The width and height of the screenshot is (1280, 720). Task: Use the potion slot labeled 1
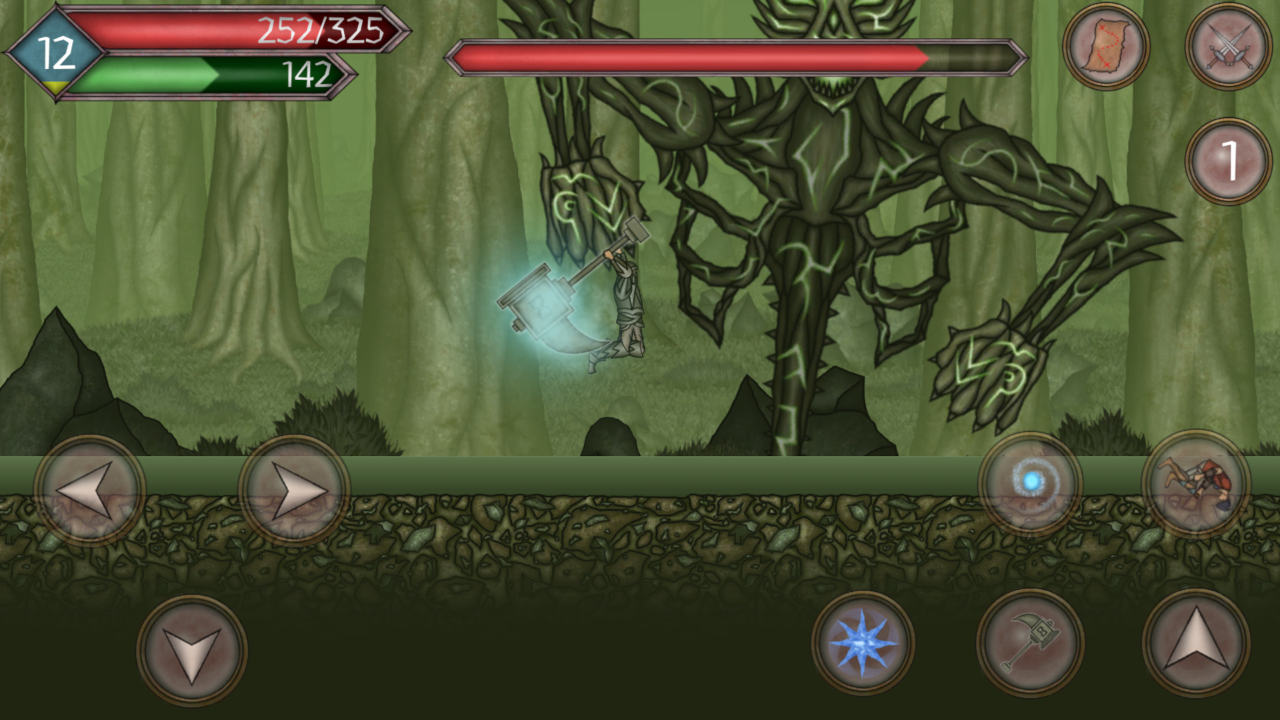(x=1228, y=160)
